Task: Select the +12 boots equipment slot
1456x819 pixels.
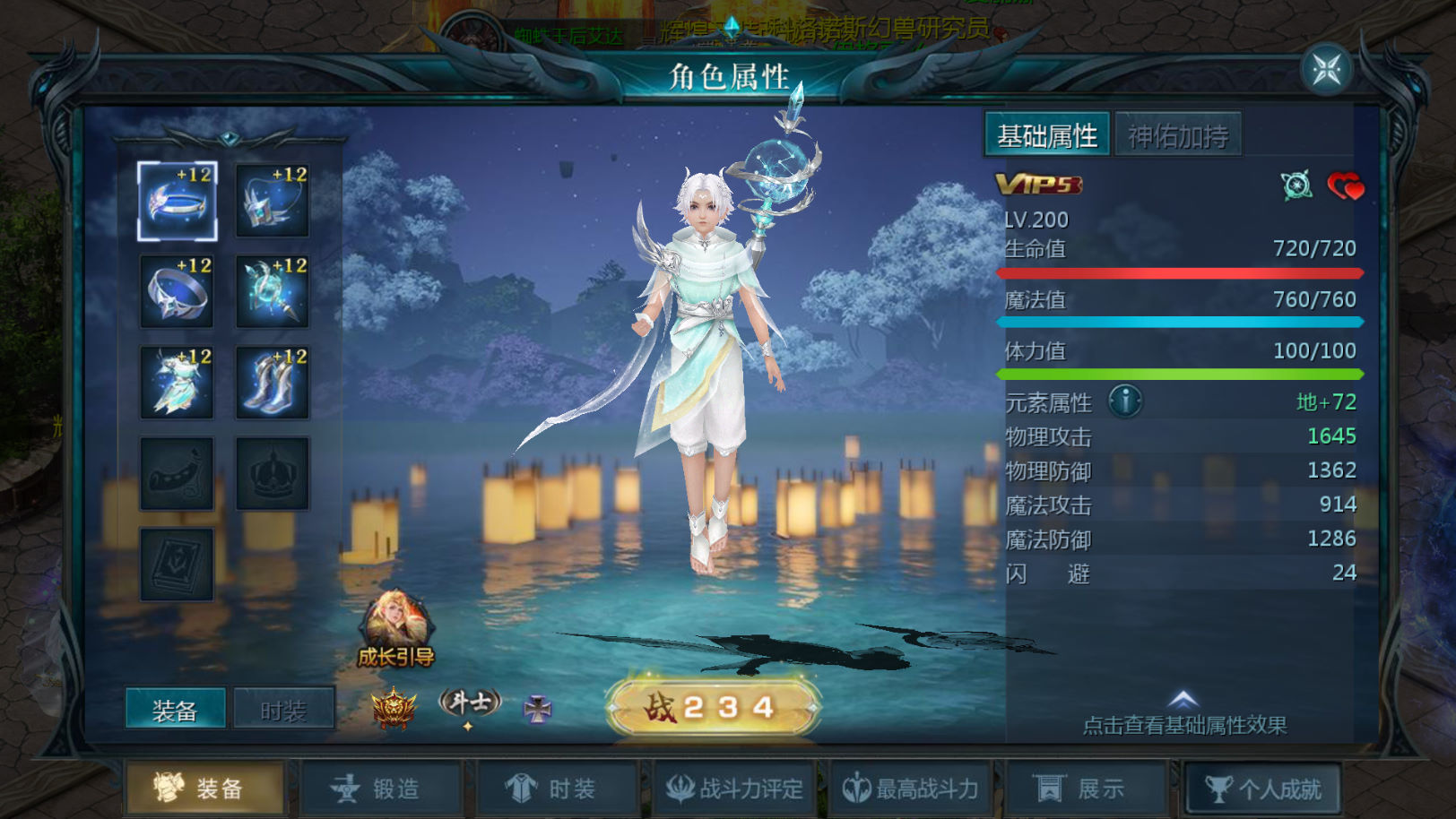Action: pyautogui.click(x=273, y=383)
